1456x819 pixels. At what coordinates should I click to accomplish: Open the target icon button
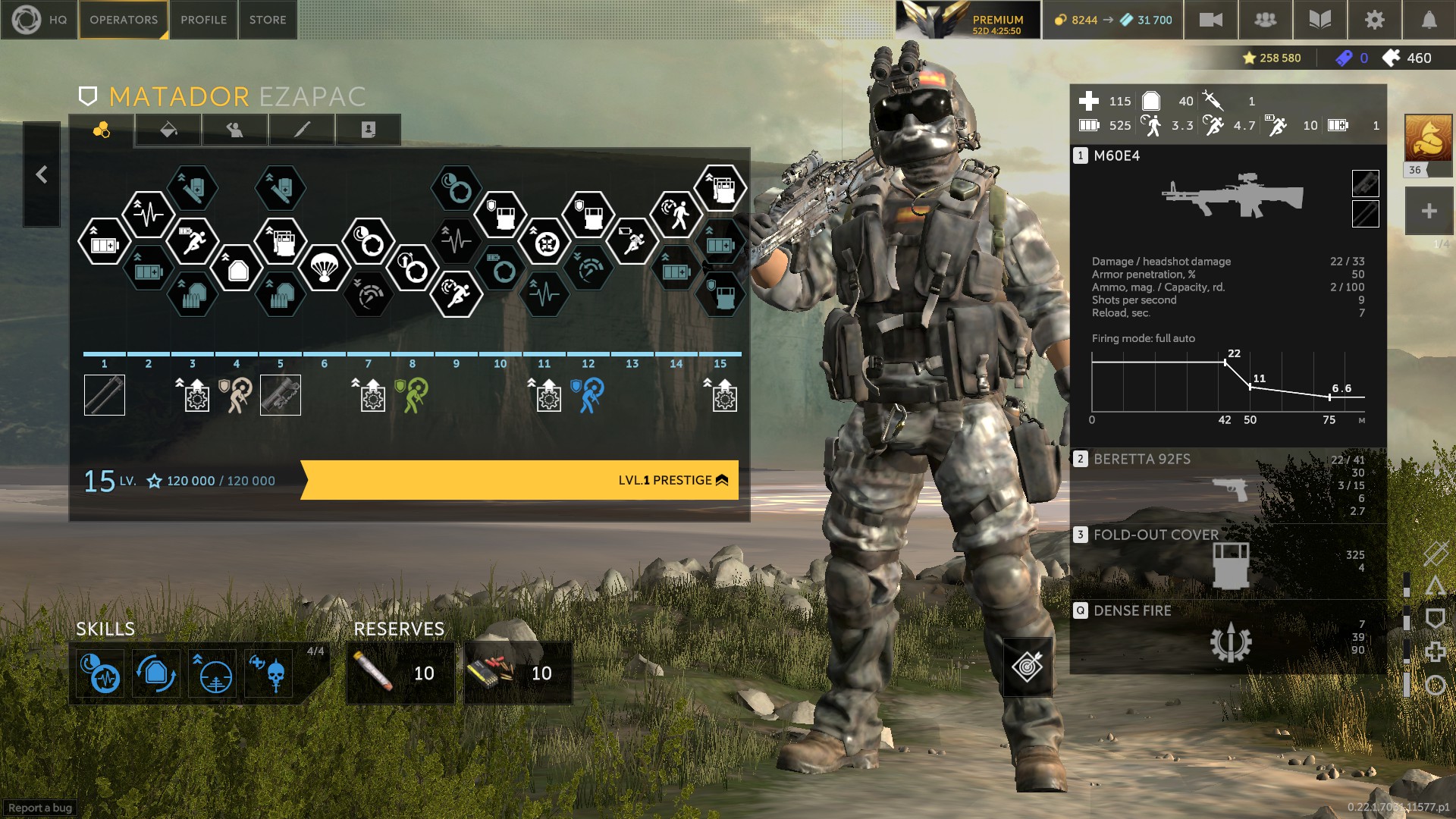click(1028, 667)
